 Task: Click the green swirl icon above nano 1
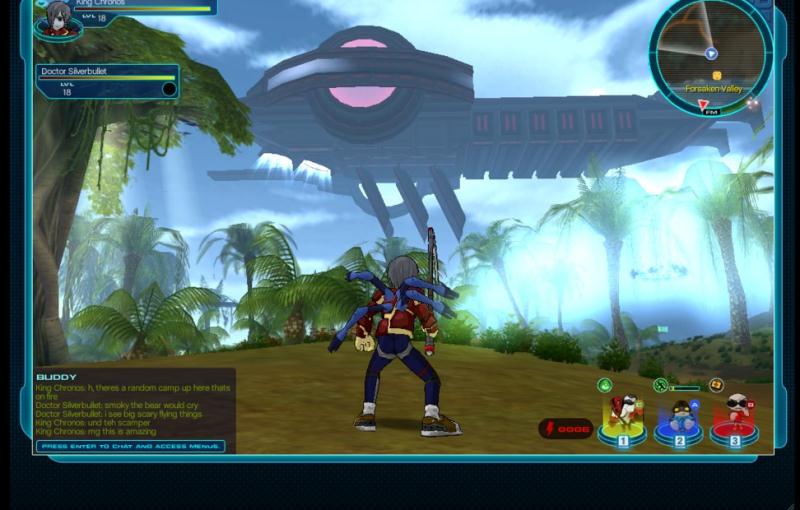tap(605, 385)
